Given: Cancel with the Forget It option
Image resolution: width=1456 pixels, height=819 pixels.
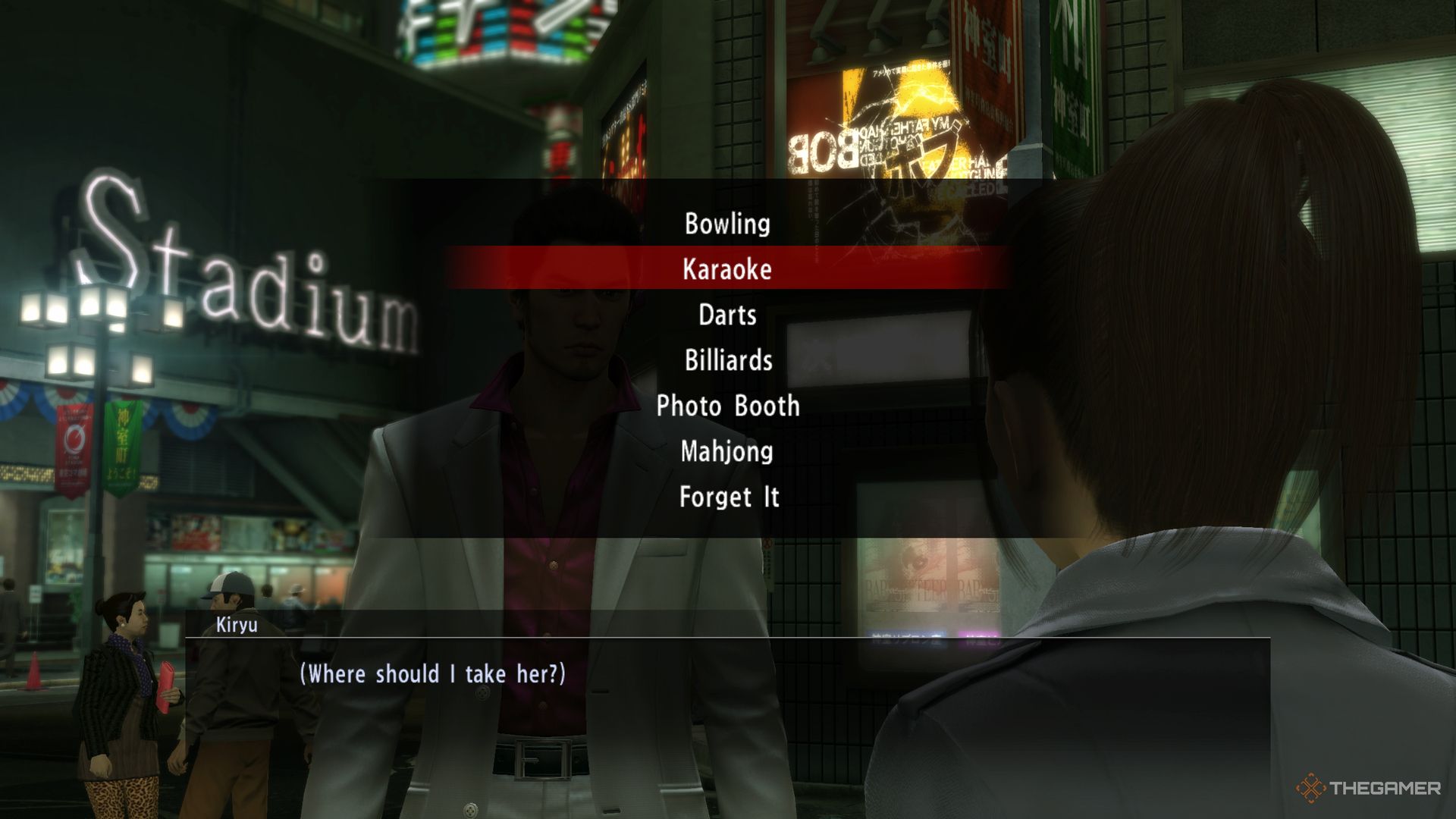Looking at the screenshot, I should [729, 497].
